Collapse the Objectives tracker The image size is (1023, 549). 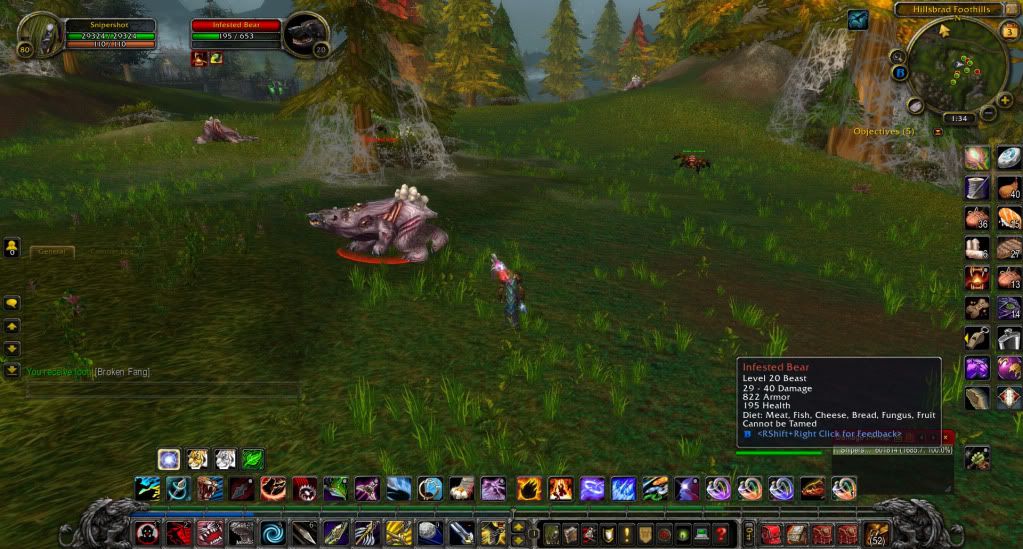coord(937,132)
